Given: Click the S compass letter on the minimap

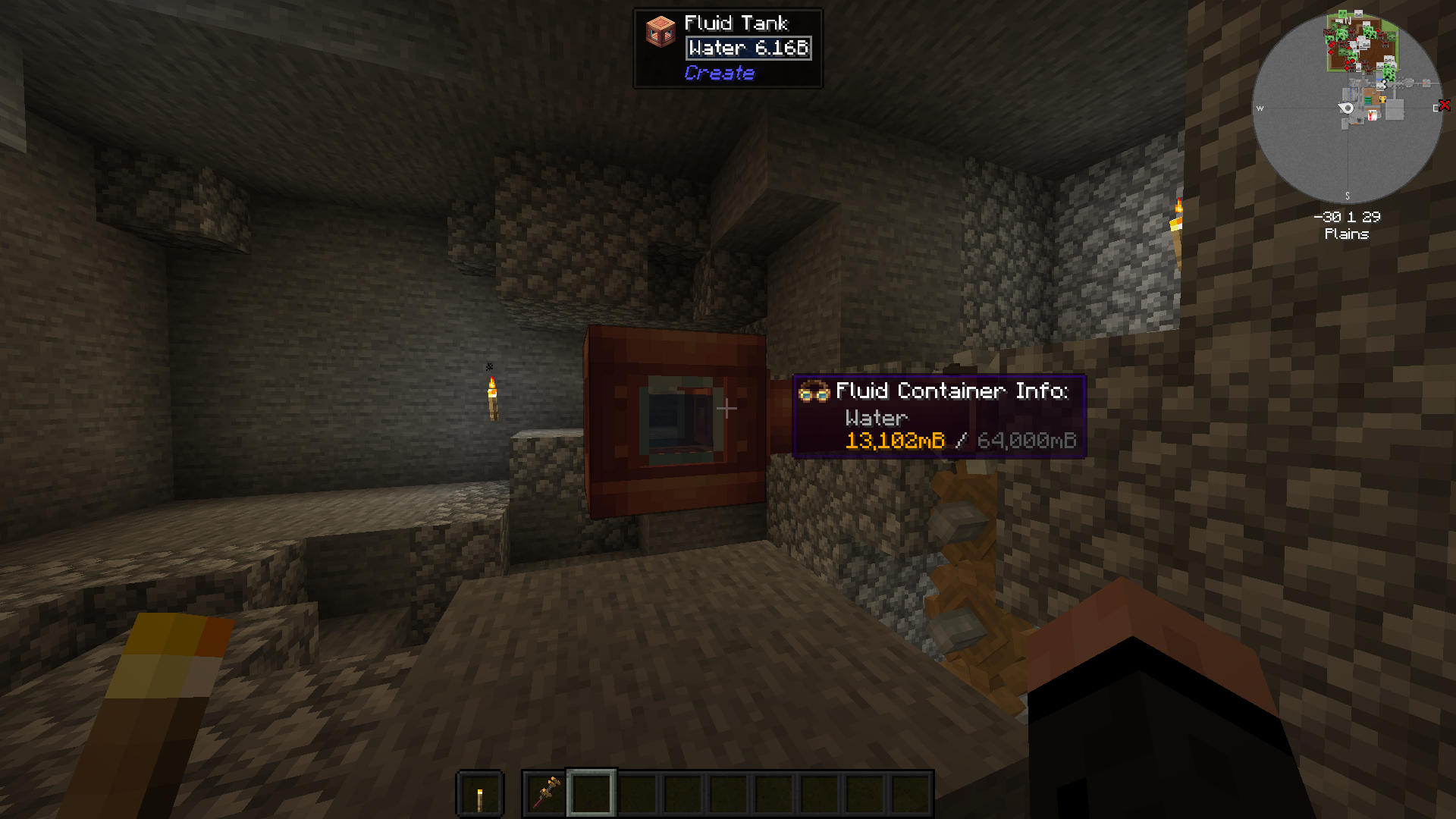Looking at the screenshot, I should [1347, 195].
